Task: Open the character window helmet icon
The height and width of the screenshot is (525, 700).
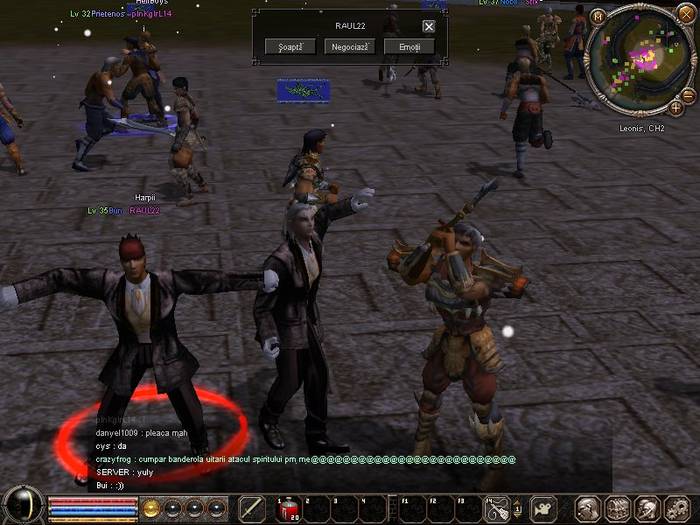Action: pos(588,508)
